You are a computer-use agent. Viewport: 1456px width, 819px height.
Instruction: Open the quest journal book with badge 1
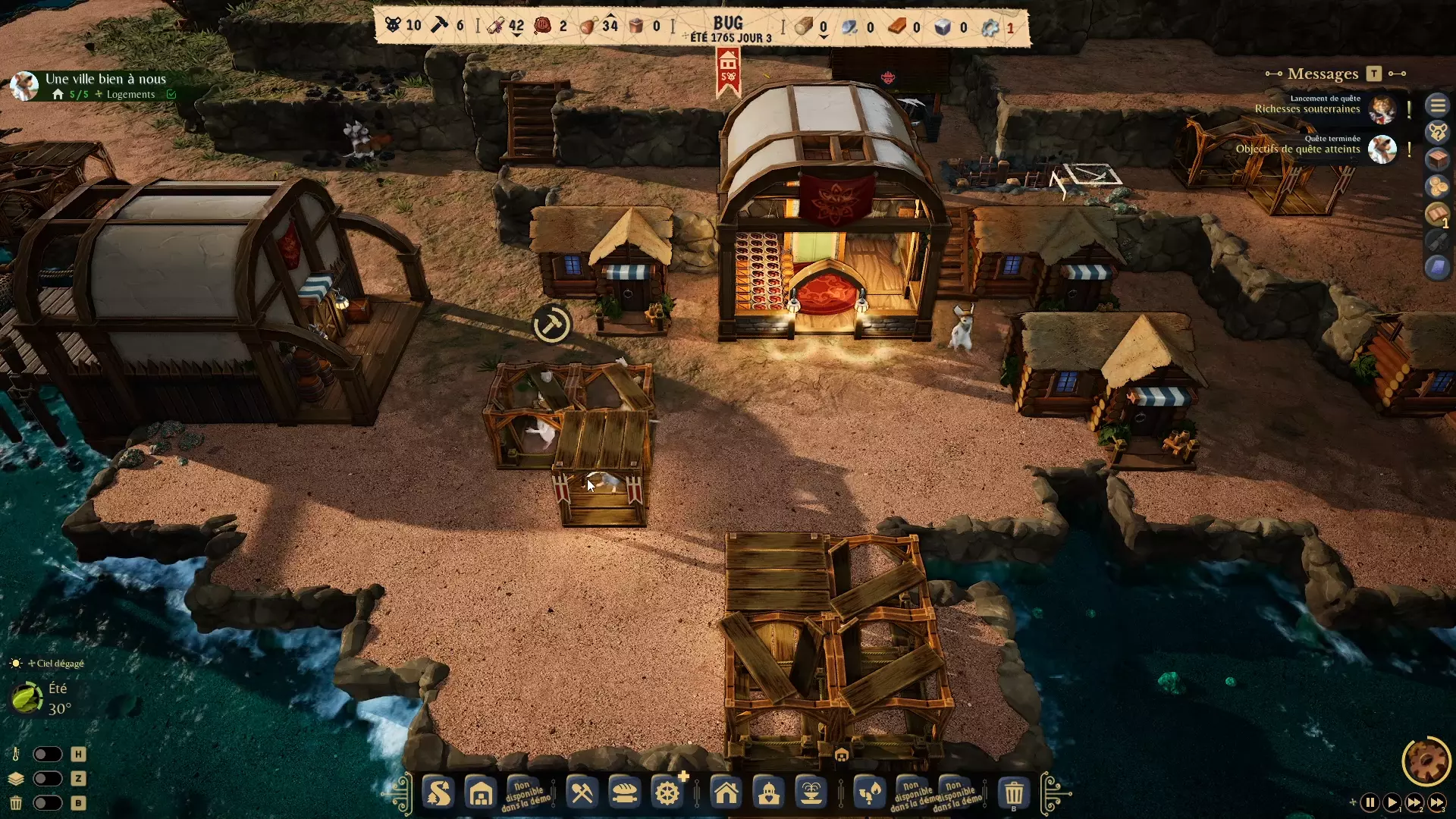click(1436, 212)
